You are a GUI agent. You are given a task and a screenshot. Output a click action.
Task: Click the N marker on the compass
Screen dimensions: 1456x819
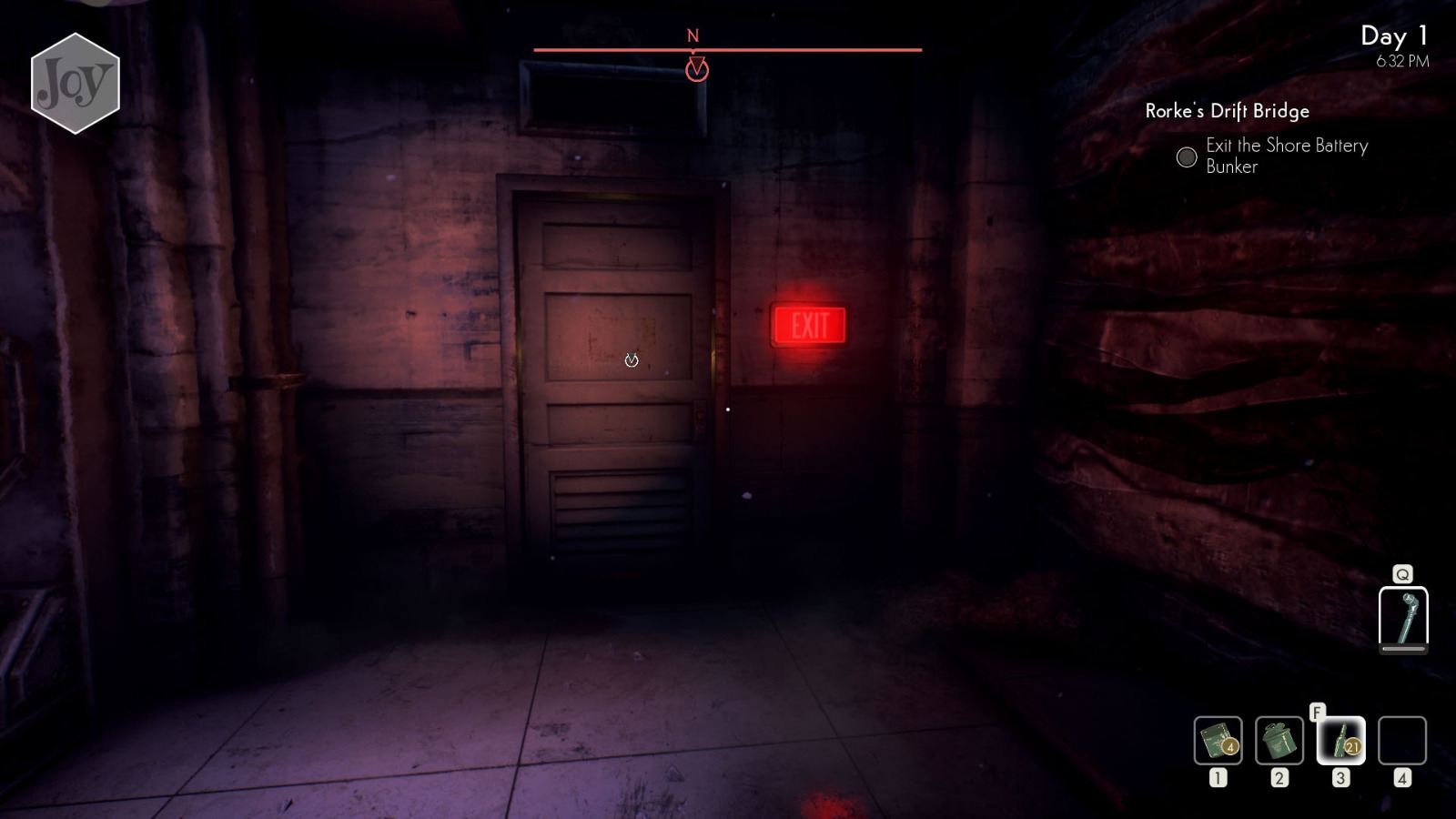point(693,34)
